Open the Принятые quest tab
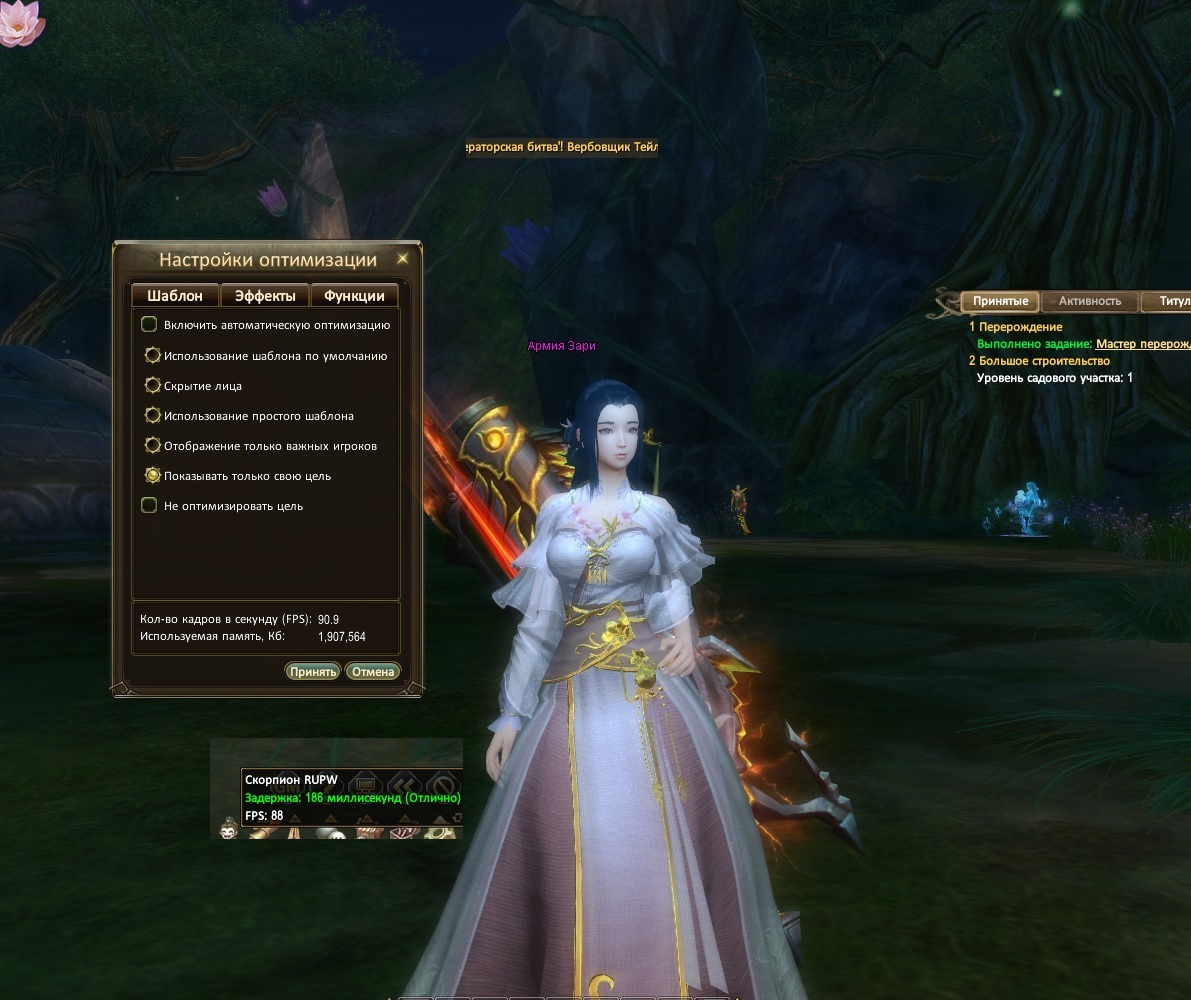This screenshot has height=1000, width=1191. pyautogui.click(x=1000, y=301)
